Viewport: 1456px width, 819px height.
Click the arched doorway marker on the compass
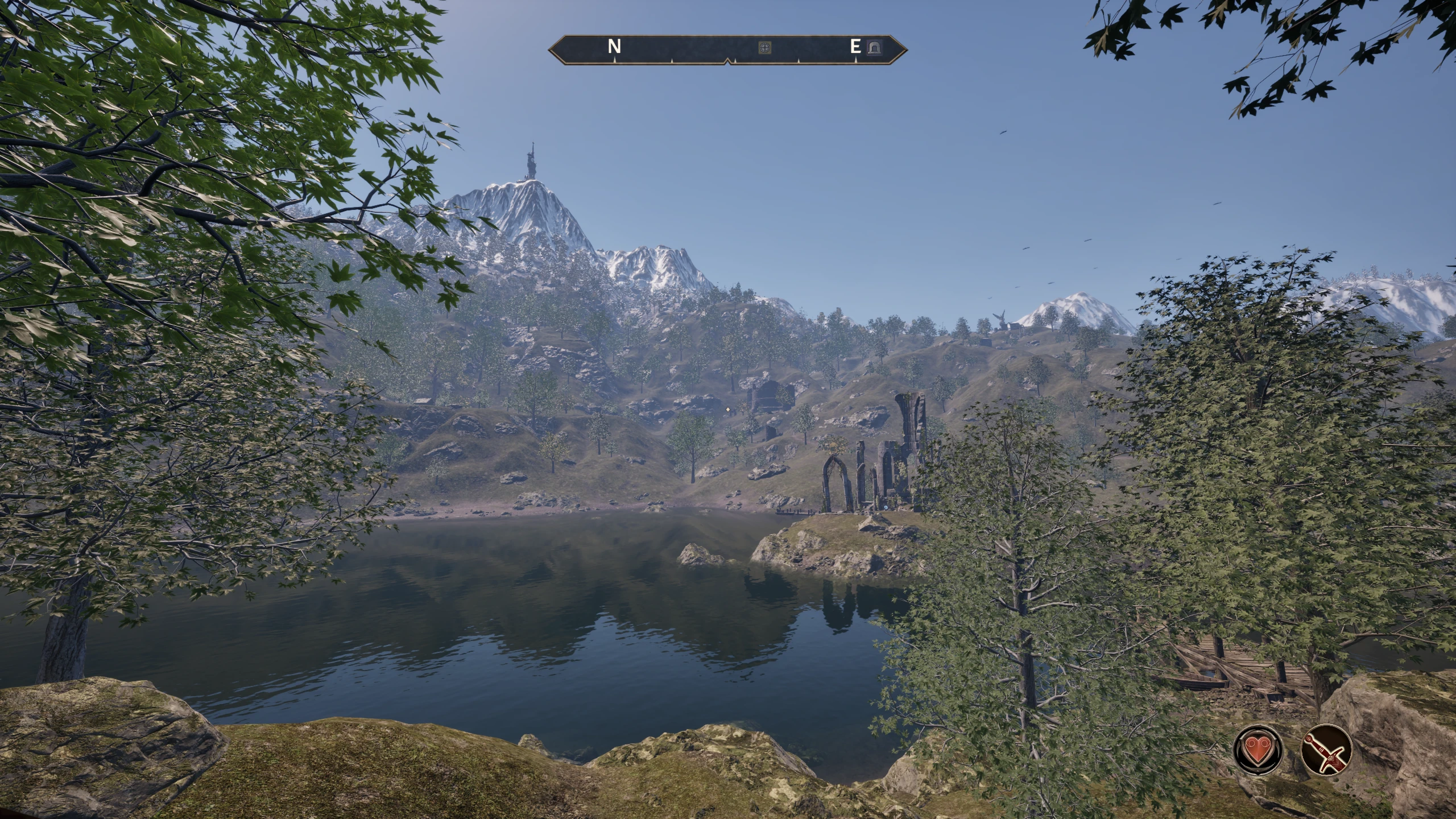[x=874, y=48]
